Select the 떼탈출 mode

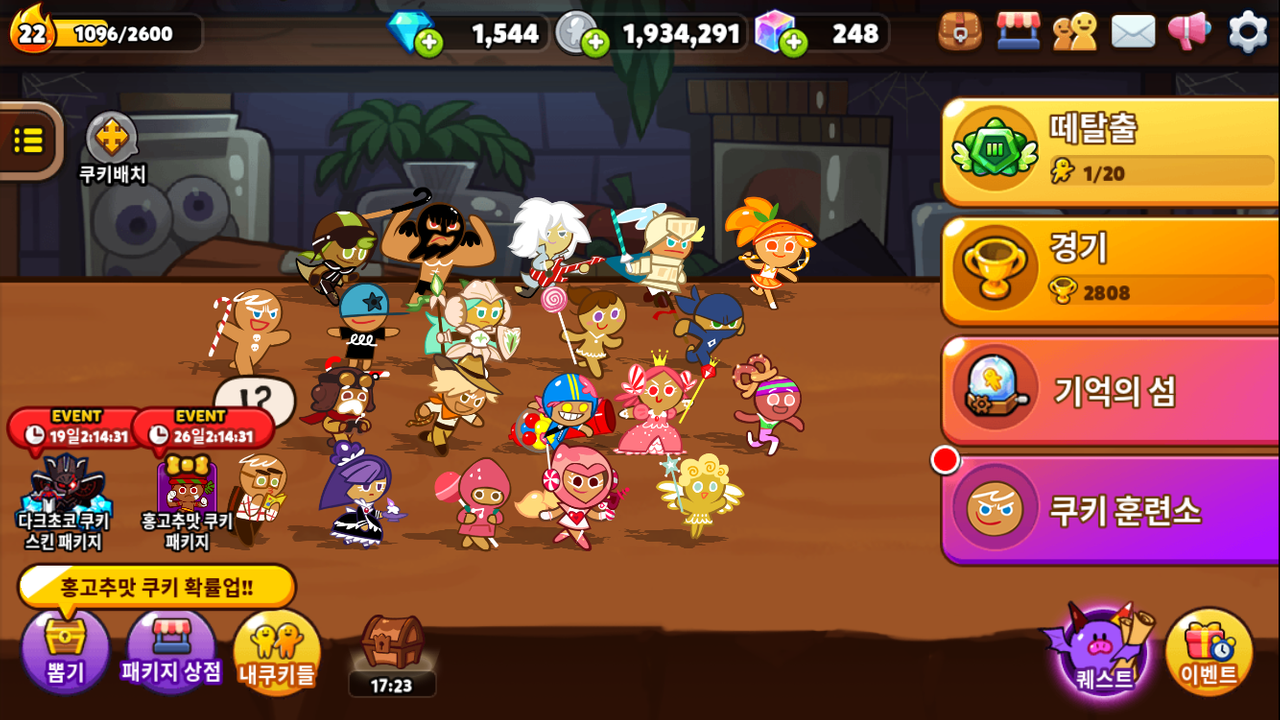coord(1110,152)
